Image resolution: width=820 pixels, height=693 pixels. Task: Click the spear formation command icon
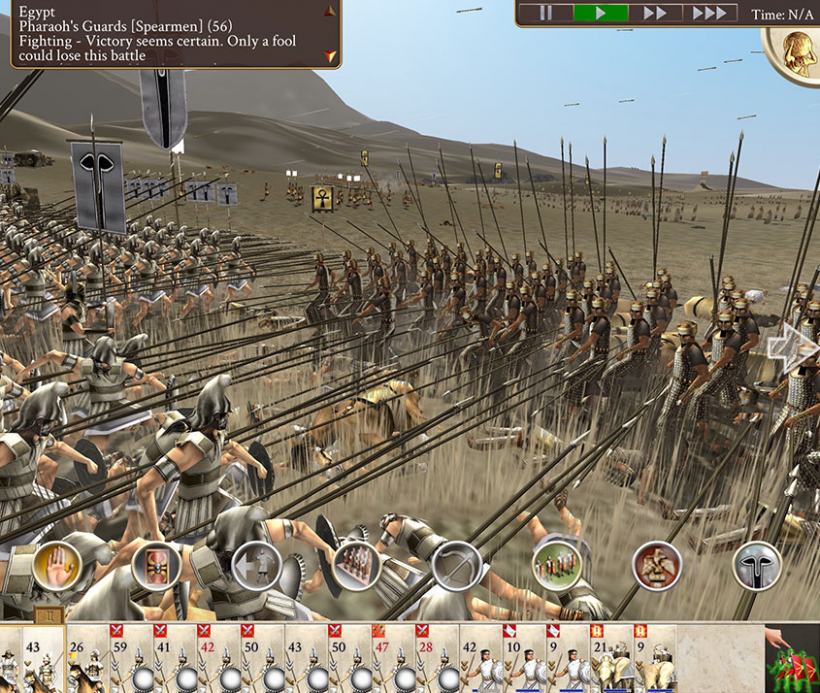click(x=356, y=566)
